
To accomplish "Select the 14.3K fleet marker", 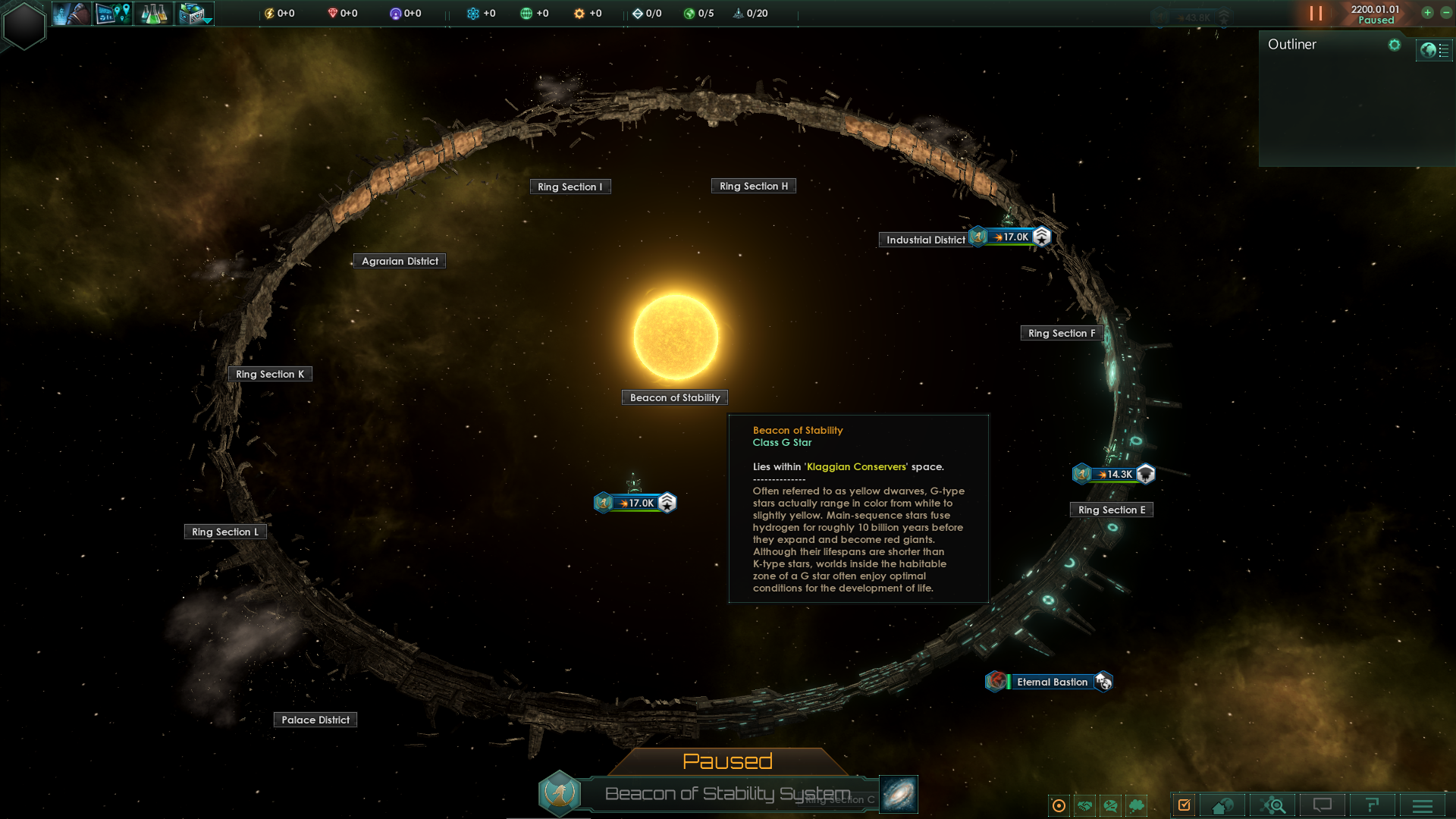I will tap(1114, 474).
